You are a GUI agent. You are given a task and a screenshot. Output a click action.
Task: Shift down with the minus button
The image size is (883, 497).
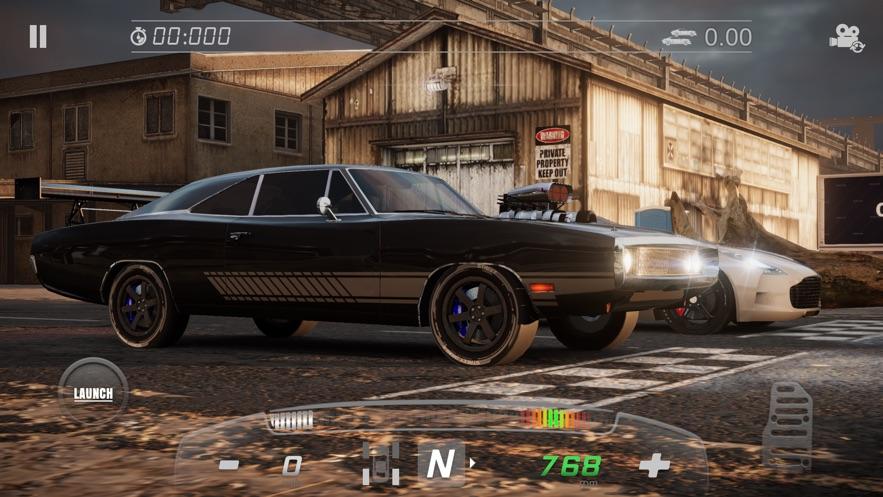(229, 464)
